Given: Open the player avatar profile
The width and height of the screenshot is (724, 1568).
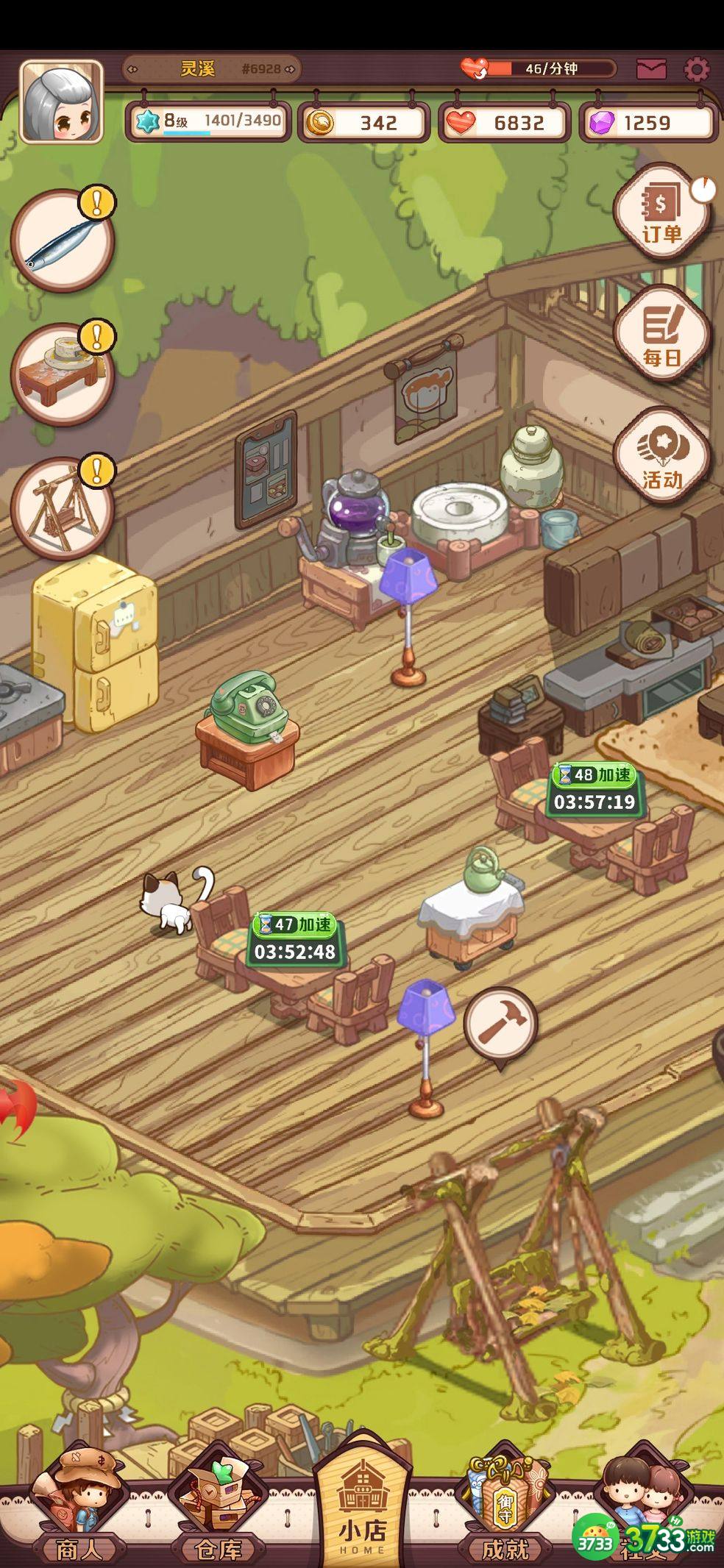Looking at the screenshot, I should pyautogui.click(x=61, y=101).
